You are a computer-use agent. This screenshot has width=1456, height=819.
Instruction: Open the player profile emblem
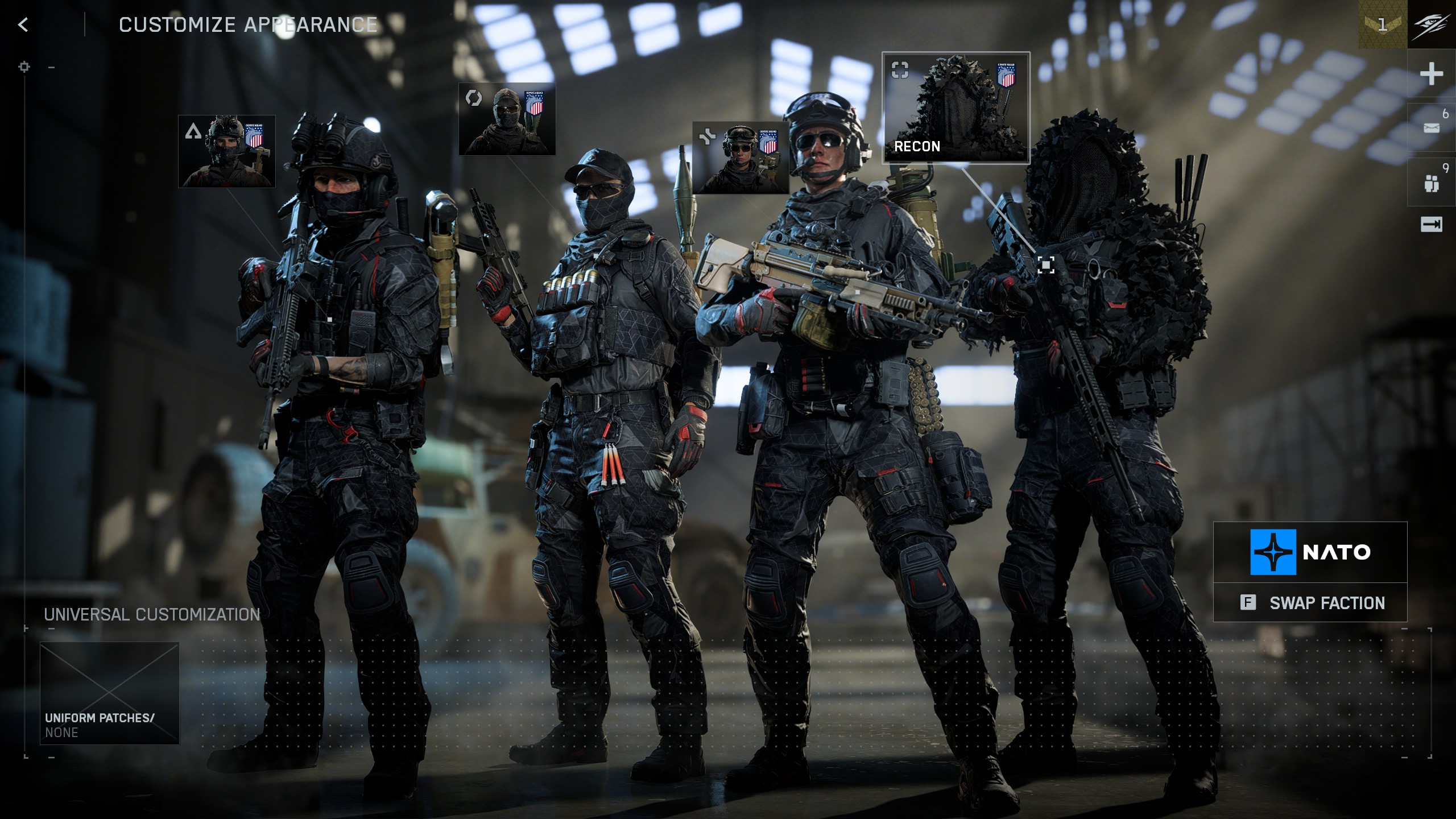pyautogui.click(x=1432, y=24)
